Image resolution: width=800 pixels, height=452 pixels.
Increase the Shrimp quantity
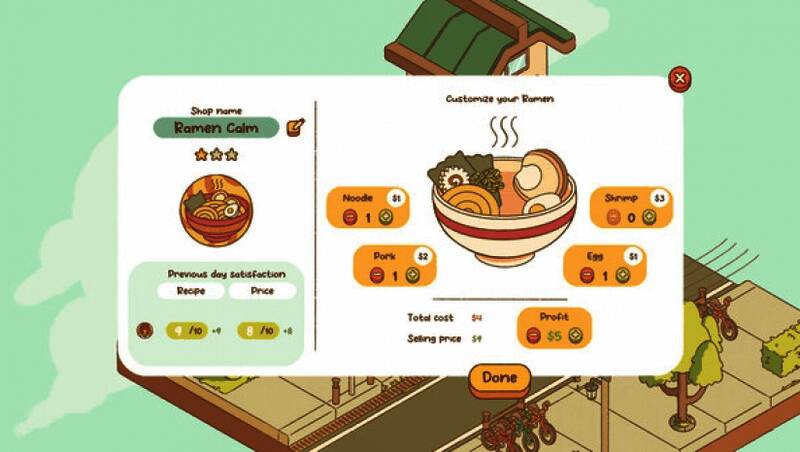(x=648, y=217)
